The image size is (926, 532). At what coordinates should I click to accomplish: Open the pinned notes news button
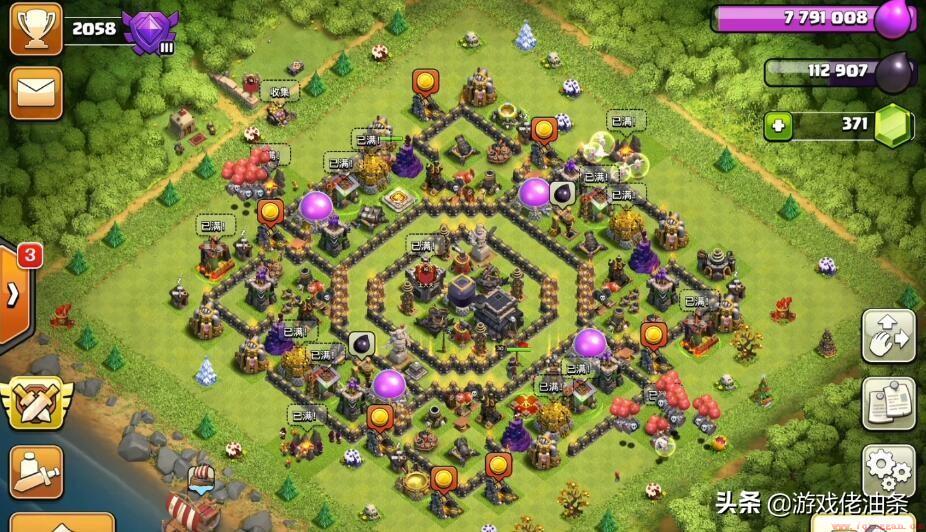[x=888, y=403]
